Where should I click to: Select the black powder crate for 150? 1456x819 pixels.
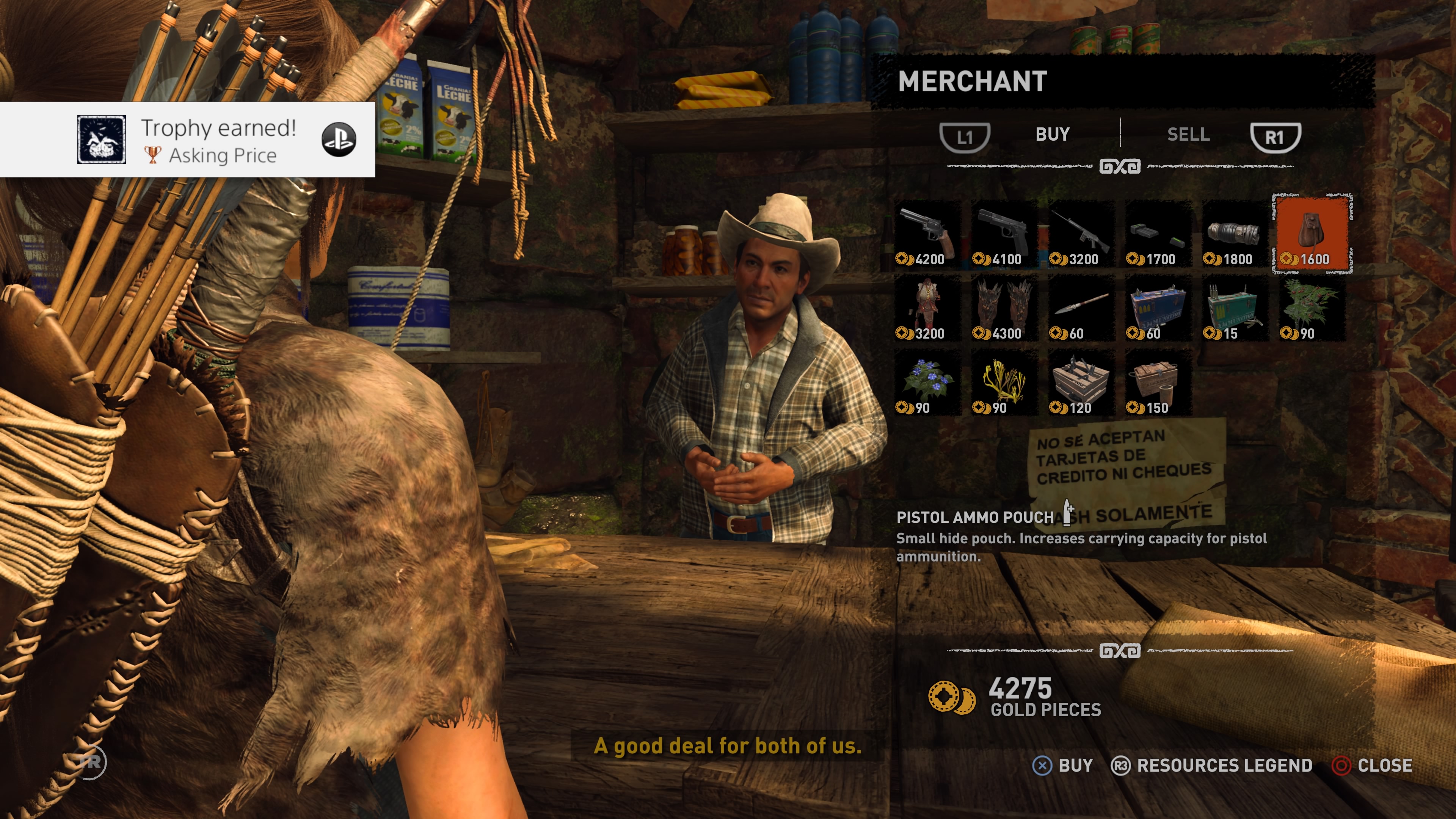(x=1158, y=383)
